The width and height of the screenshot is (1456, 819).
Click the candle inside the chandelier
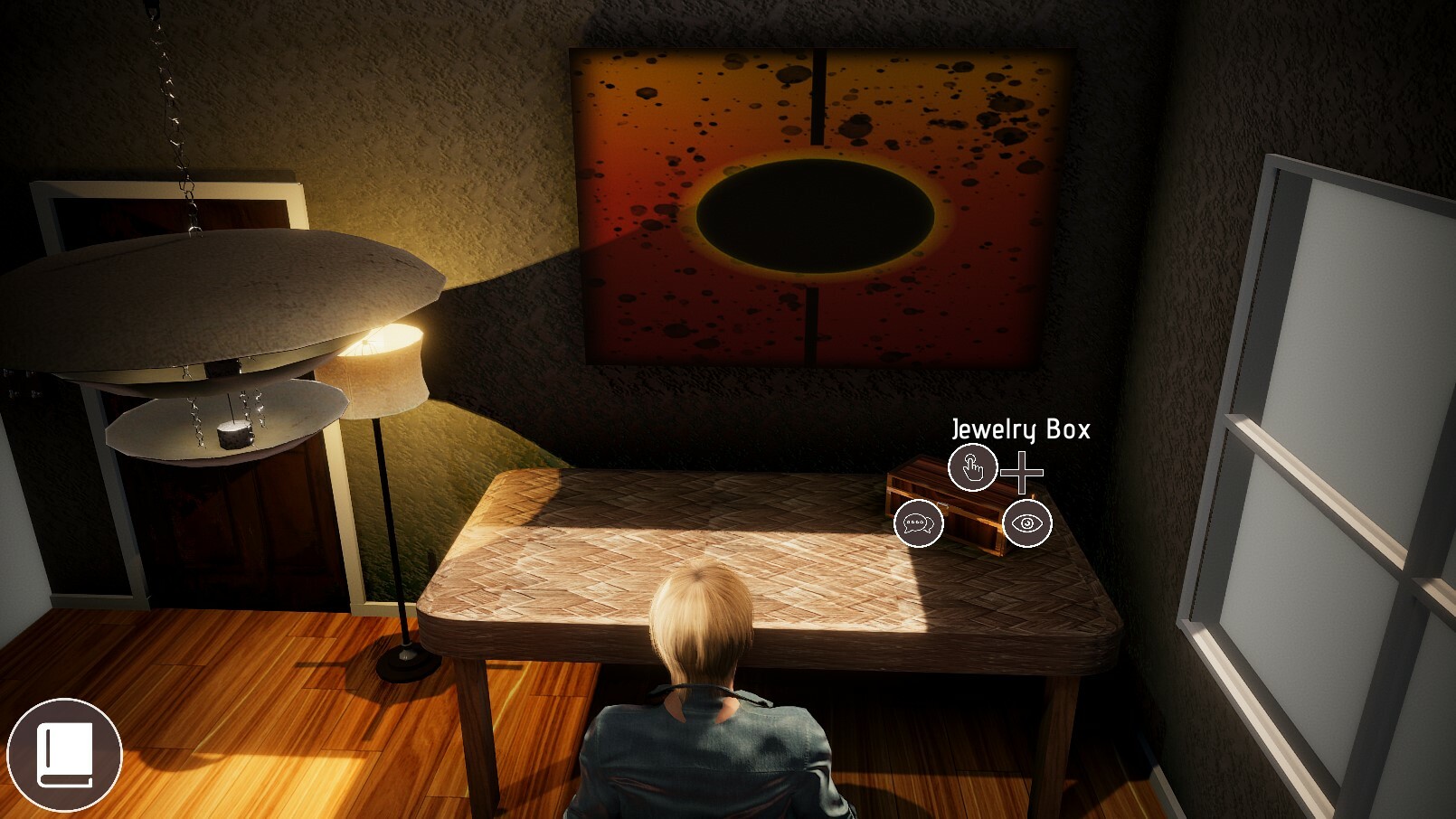[233, 434]
